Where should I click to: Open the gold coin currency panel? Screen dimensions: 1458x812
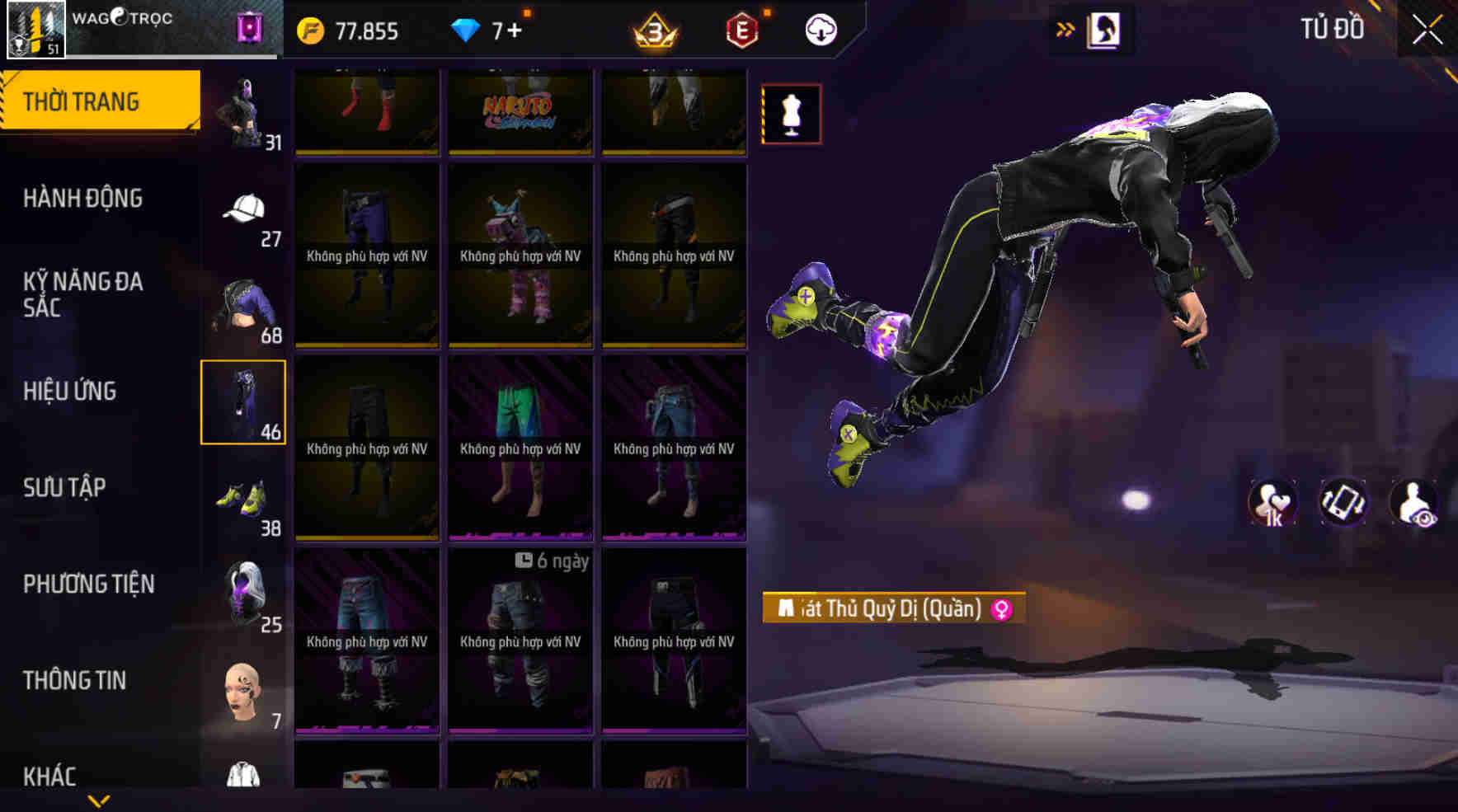[346, 31]
